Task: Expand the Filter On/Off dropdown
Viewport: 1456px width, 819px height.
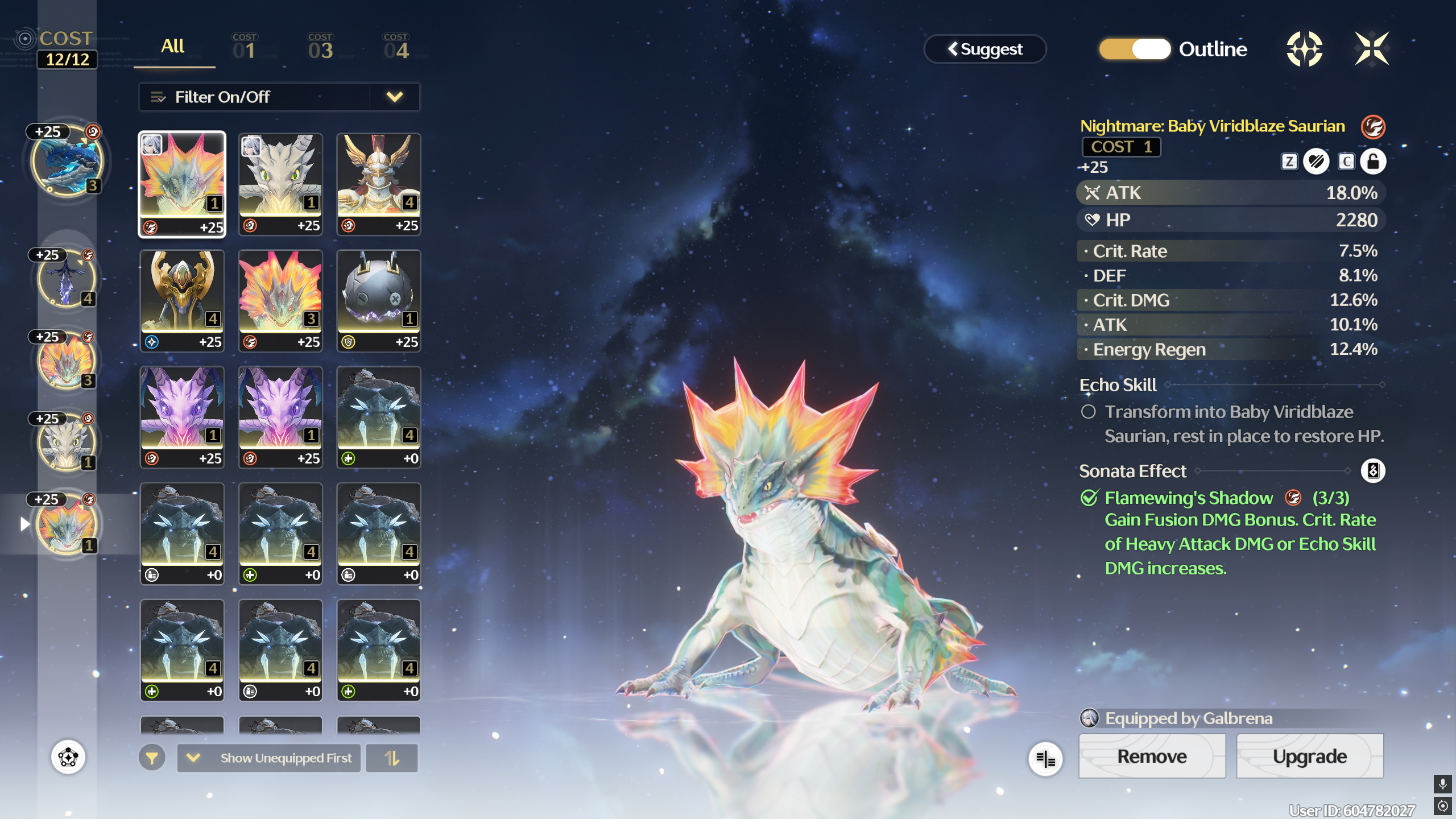Action: coord(395,97)
